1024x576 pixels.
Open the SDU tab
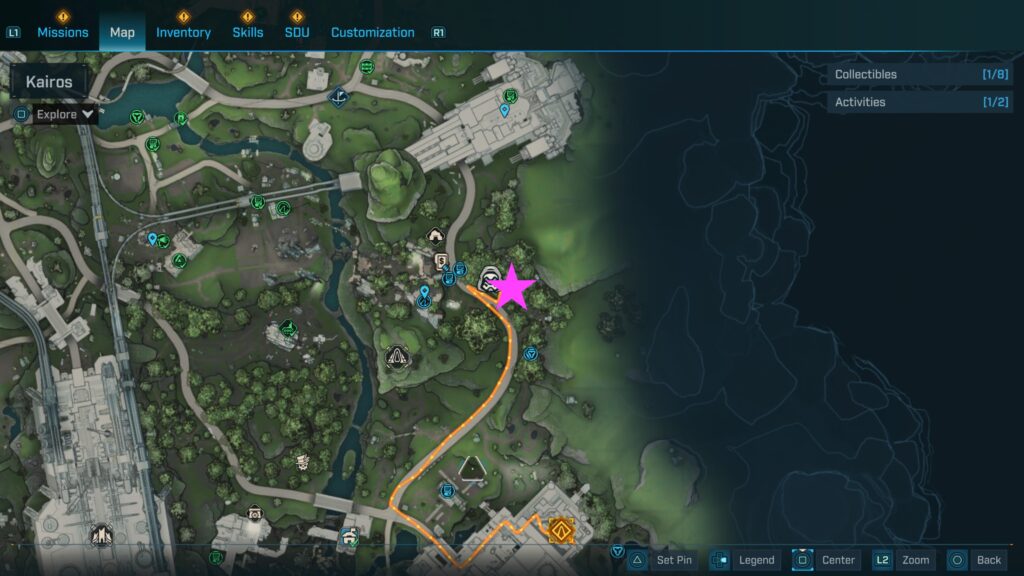pyautogui.click(x=296, y=32)
